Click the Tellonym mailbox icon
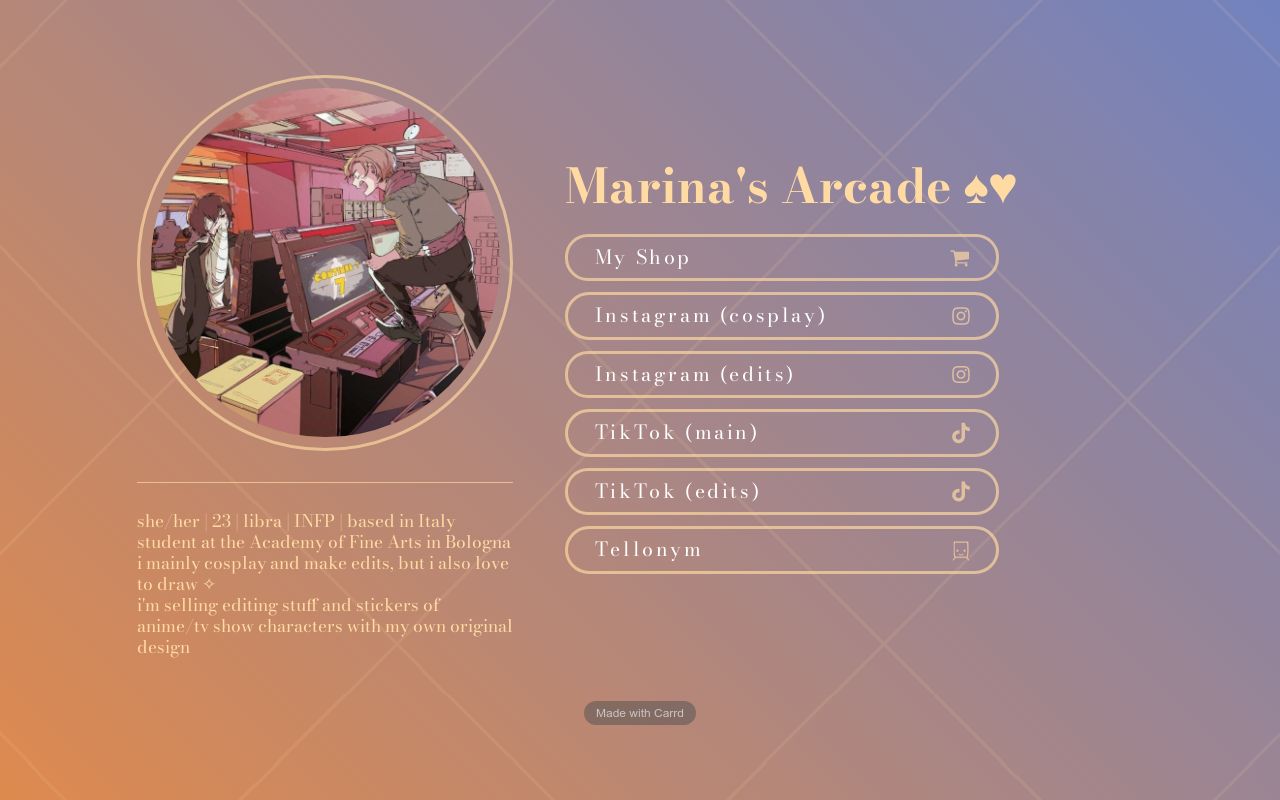Viewport: 1280px width, 800px height. coord(960,550)
